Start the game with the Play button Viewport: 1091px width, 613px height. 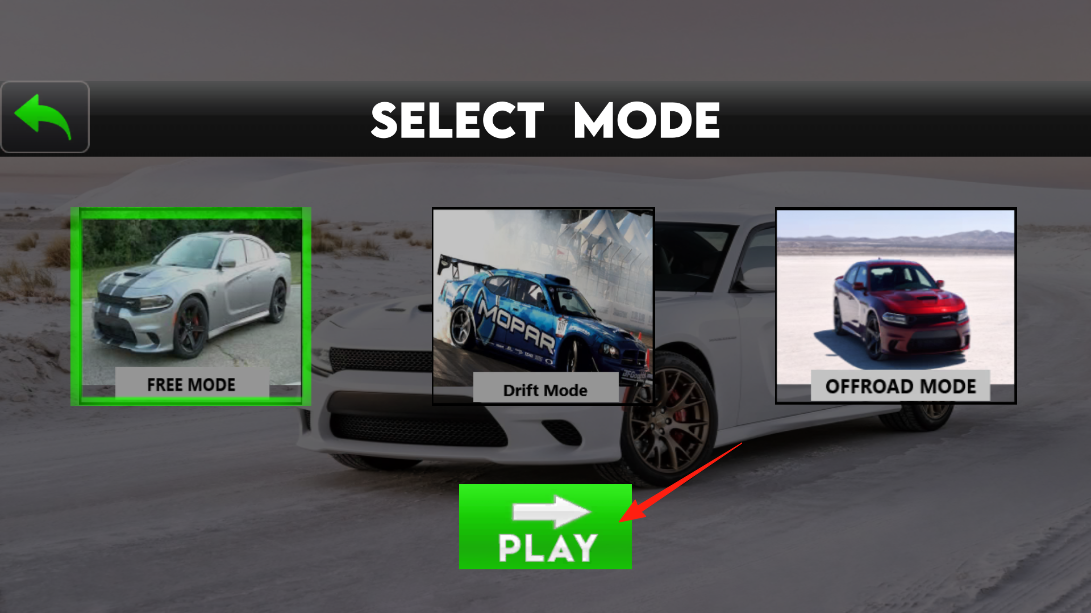click(545, 527)
